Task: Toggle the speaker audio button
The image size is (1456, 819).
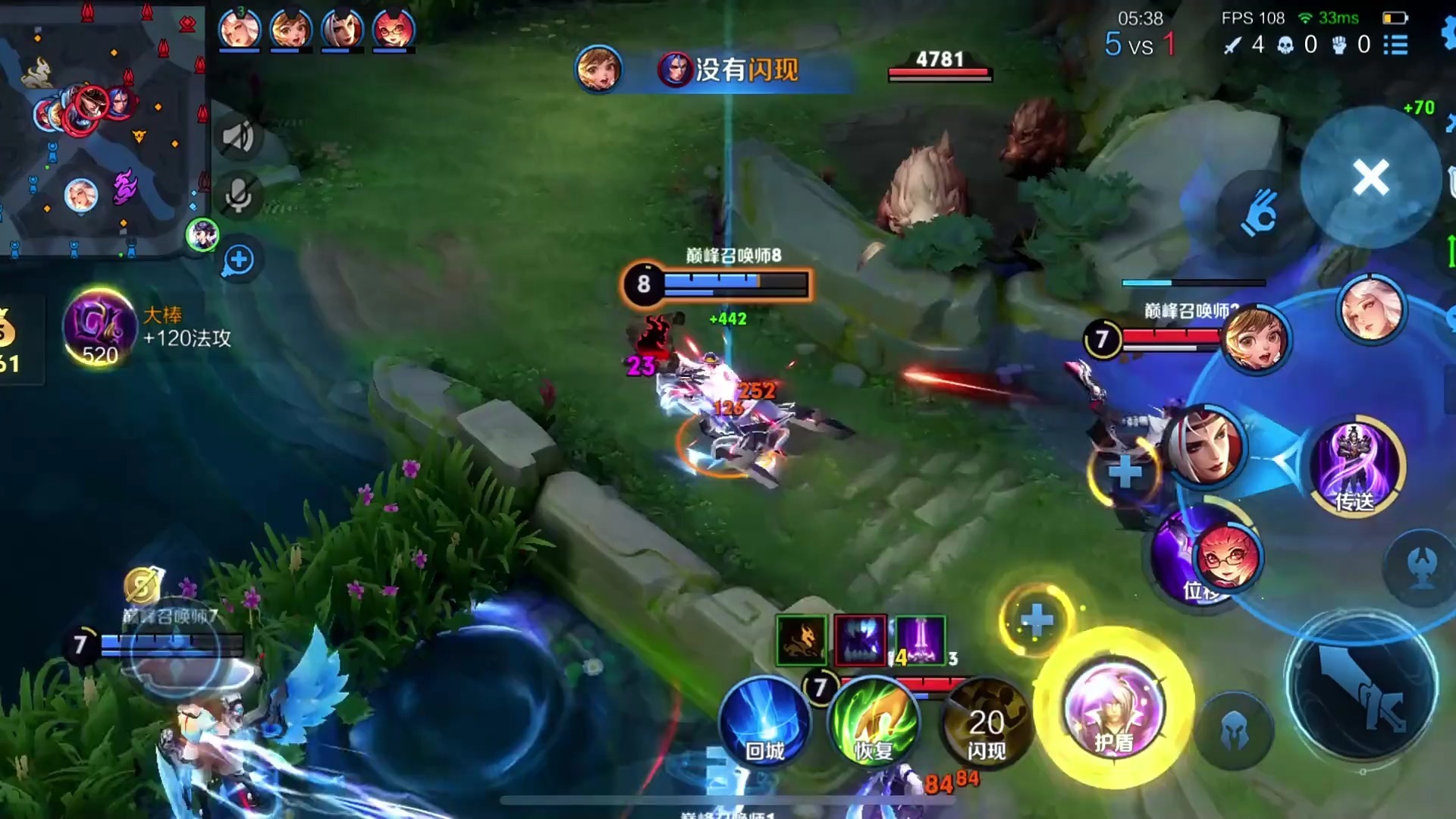Action: pos(238,137)
